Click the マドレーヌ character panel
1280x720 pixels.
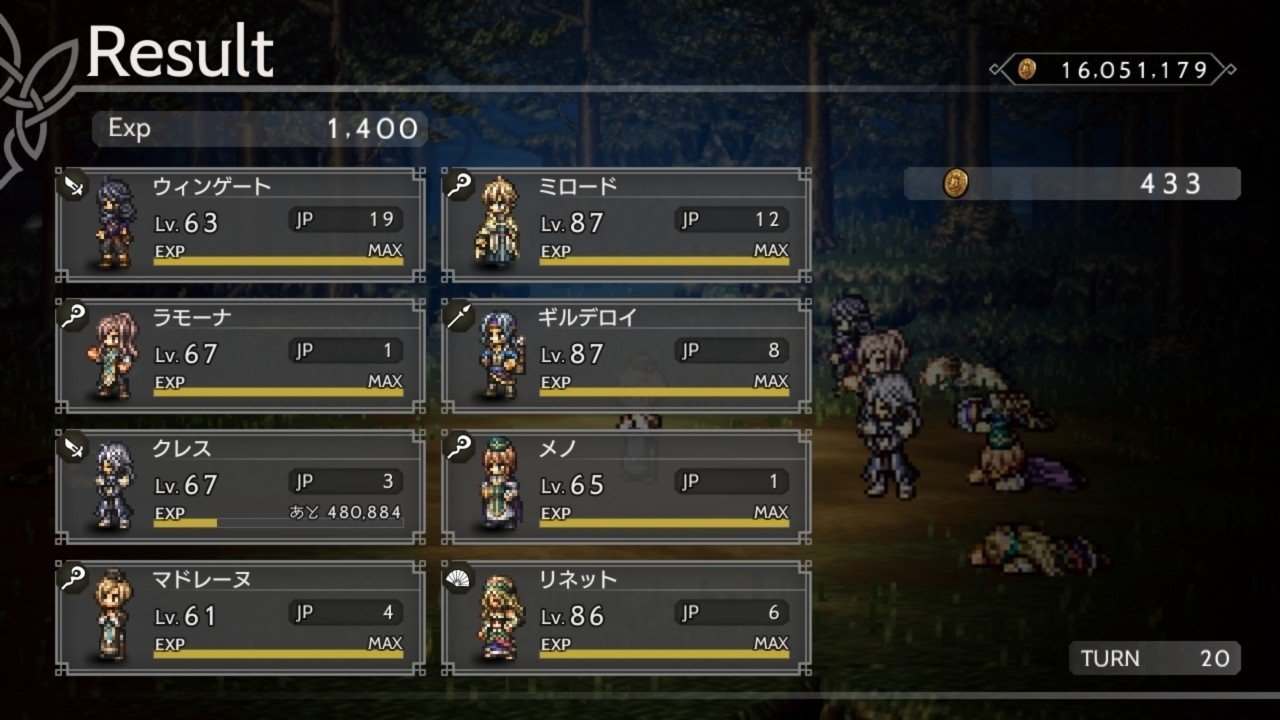tap(240, 618)
